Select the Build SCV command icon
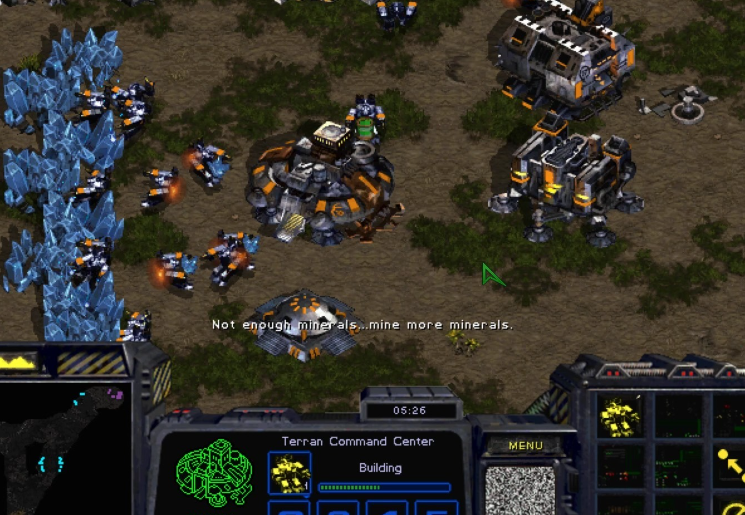 [620, 416]
